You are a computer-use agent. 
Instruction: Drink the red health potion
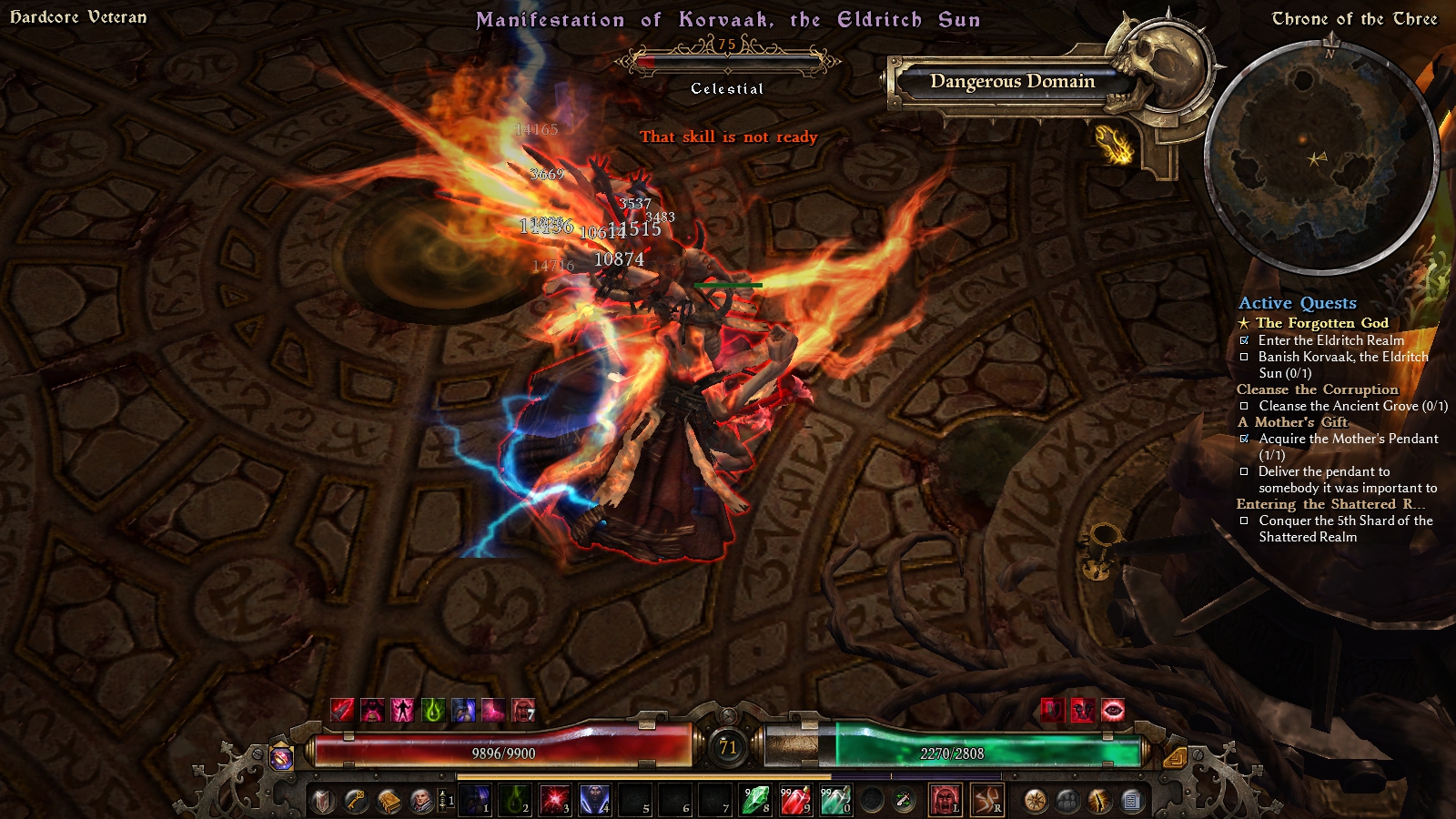point(795,801)
